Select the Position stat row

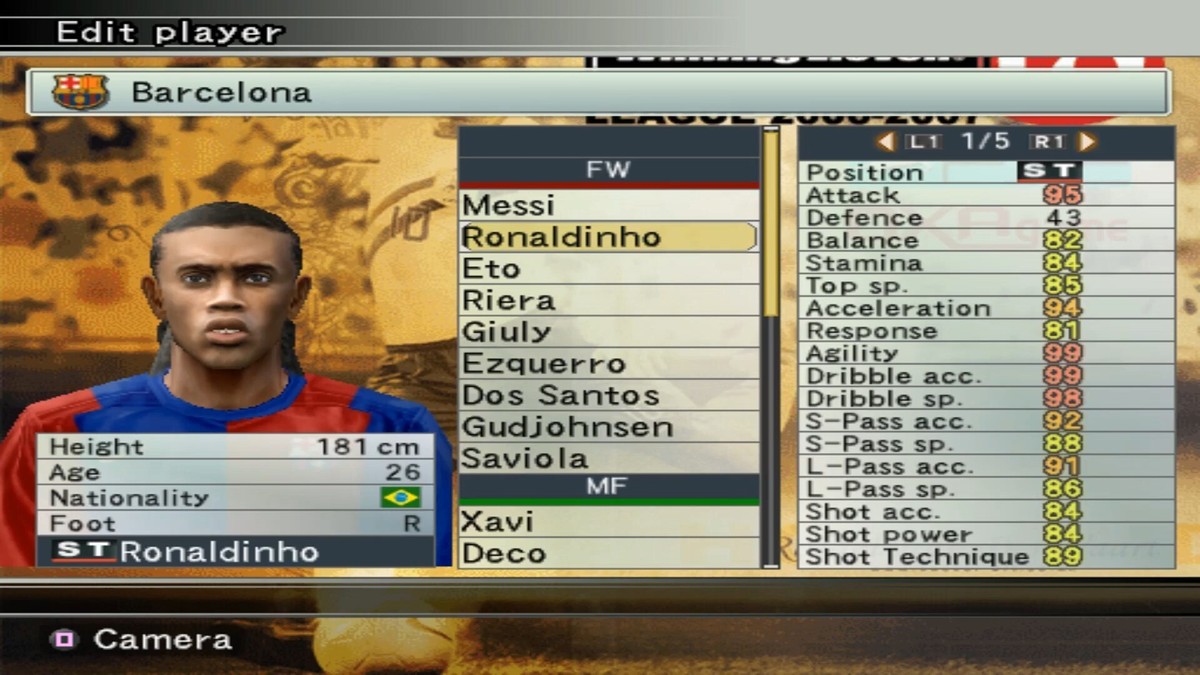986,171
